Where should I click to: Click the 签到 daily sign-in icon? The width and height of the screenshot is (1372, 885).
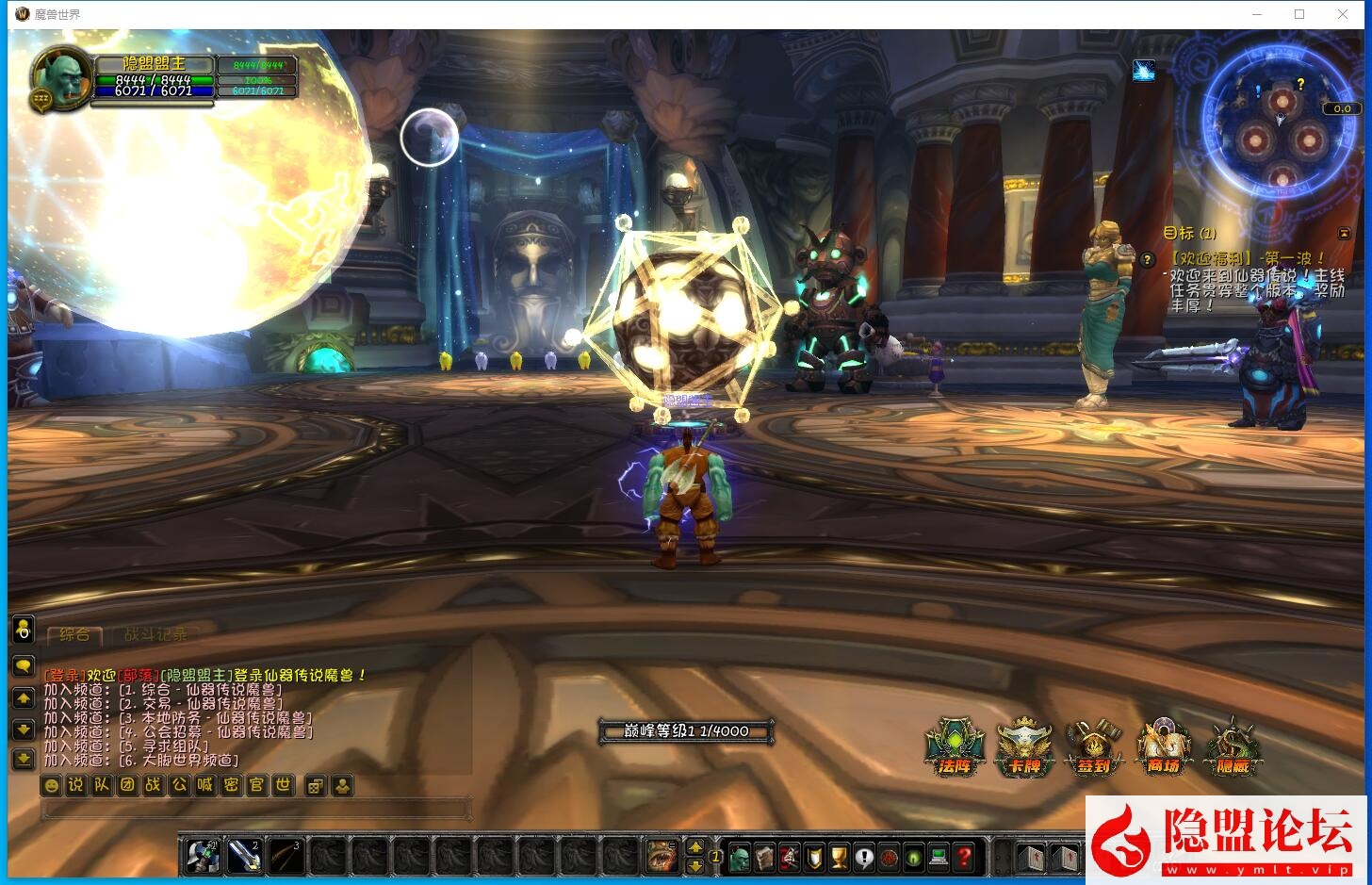click(1093, 747)
